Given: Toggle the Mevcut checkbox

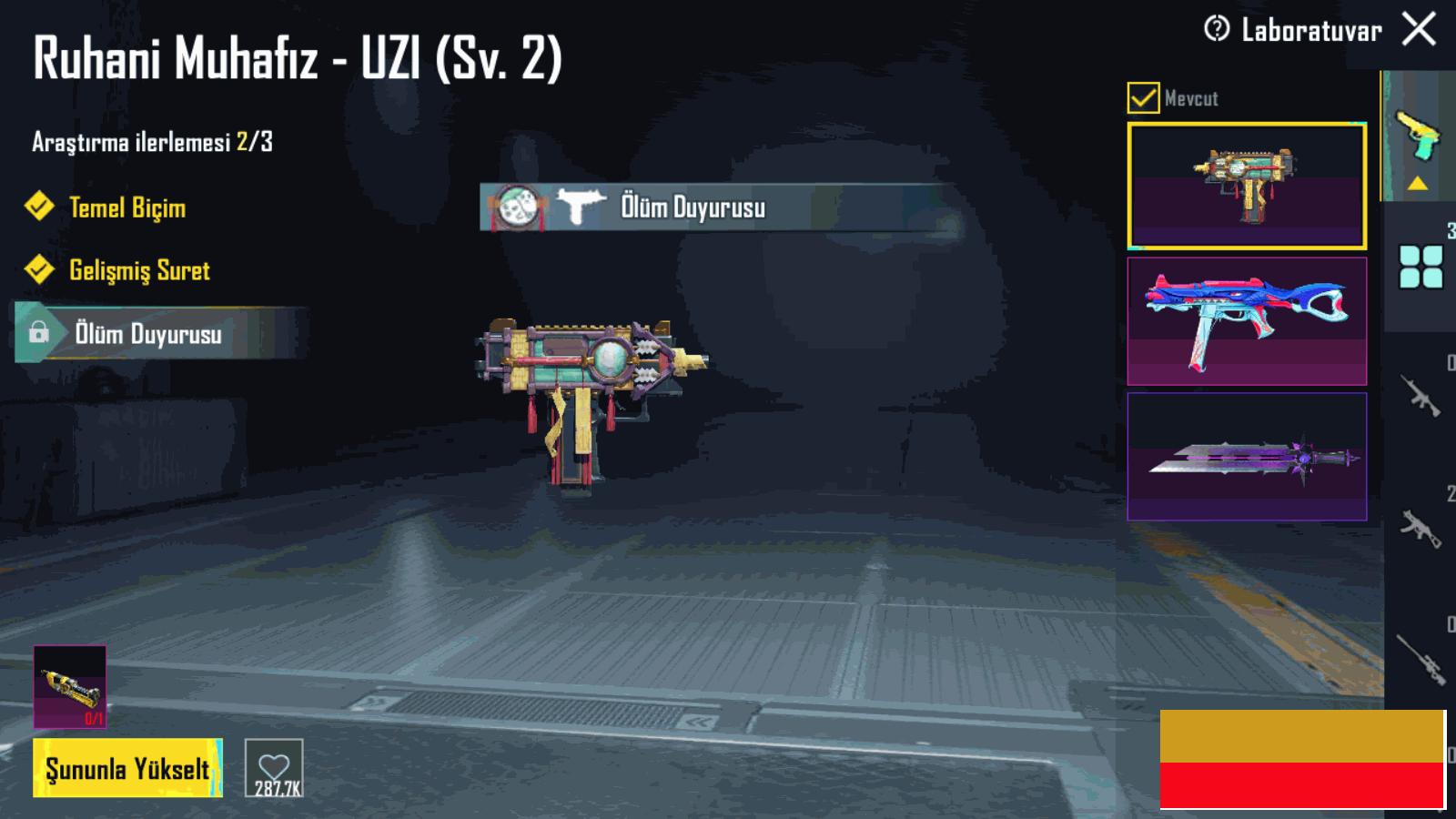Looking at the screenshot, I should 1143,97.
